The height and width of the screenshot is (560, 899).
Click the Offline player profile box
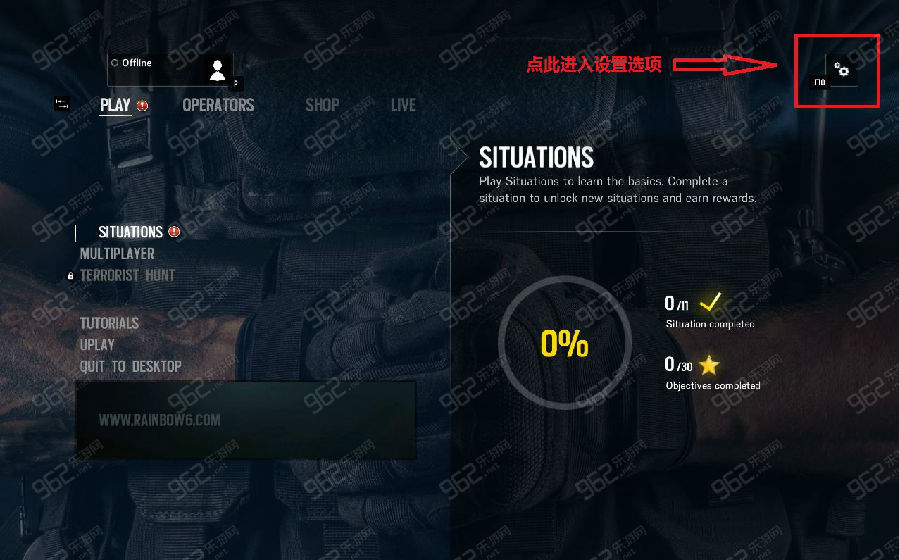point(170,68)
